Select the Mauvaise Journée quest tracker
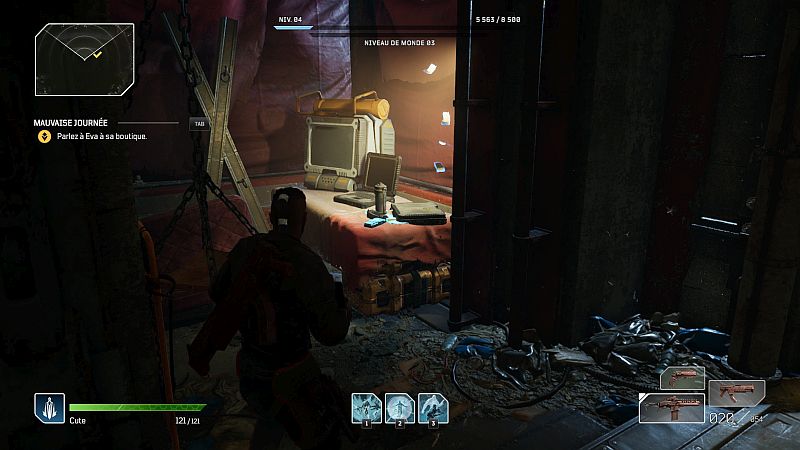Screen dimensions: 800x450 pyautogui.click(x=73, y=123)
